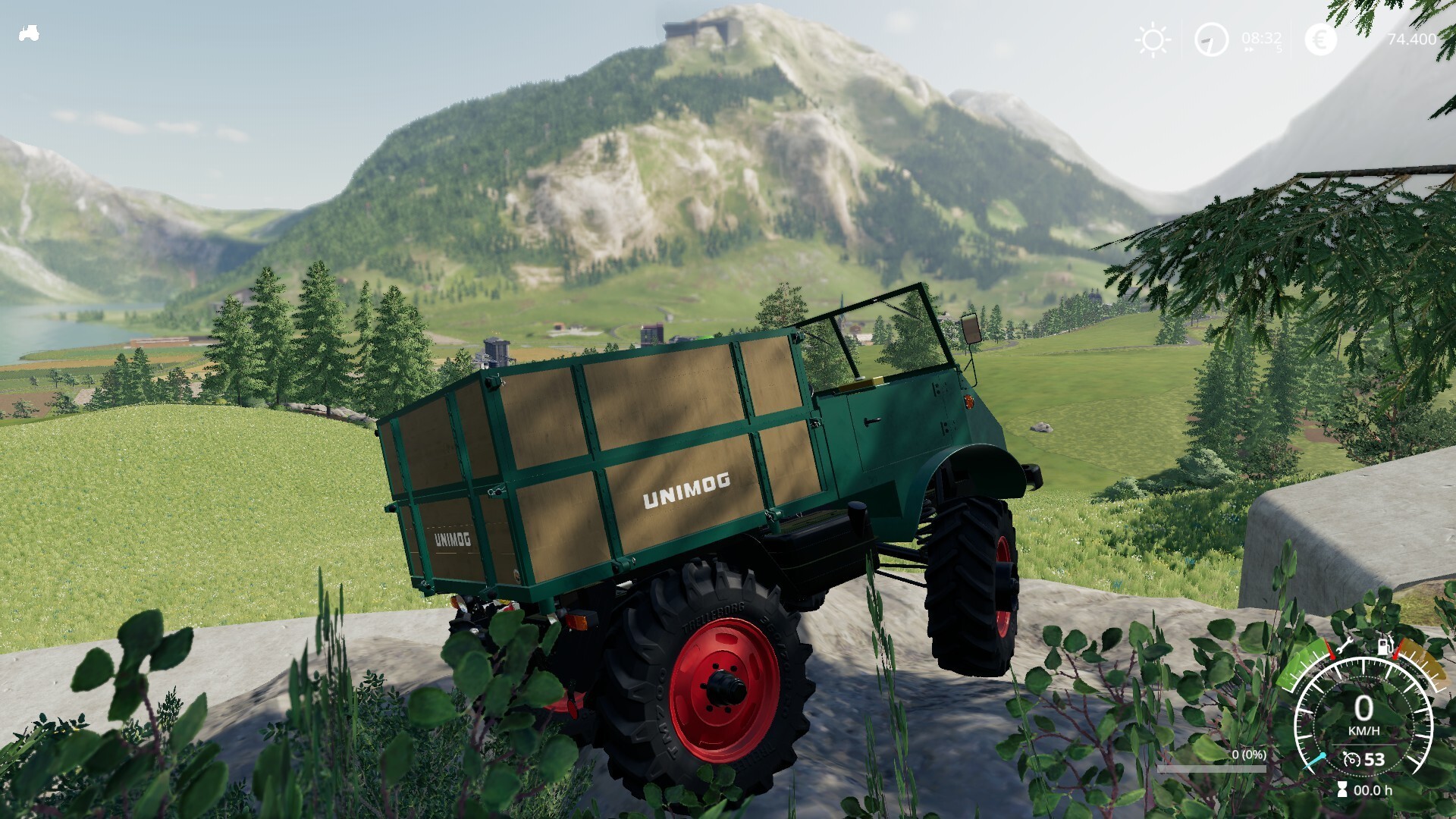This screenshot has width=1456, height=819.
Task: Select the sun weather icon
Action: 1152,39
